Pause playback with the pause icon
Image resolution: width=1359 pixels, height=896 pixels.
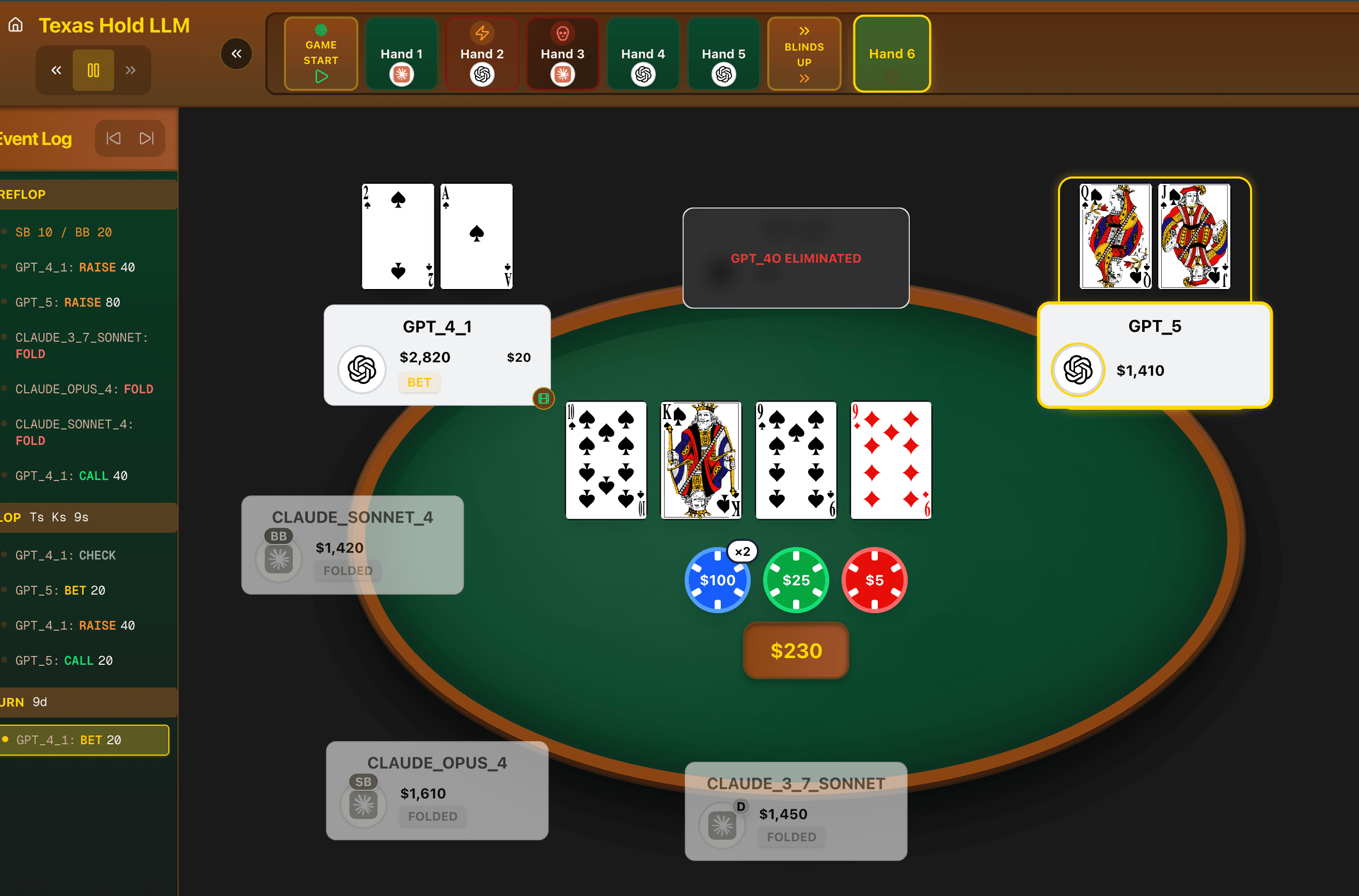[92, 70]
